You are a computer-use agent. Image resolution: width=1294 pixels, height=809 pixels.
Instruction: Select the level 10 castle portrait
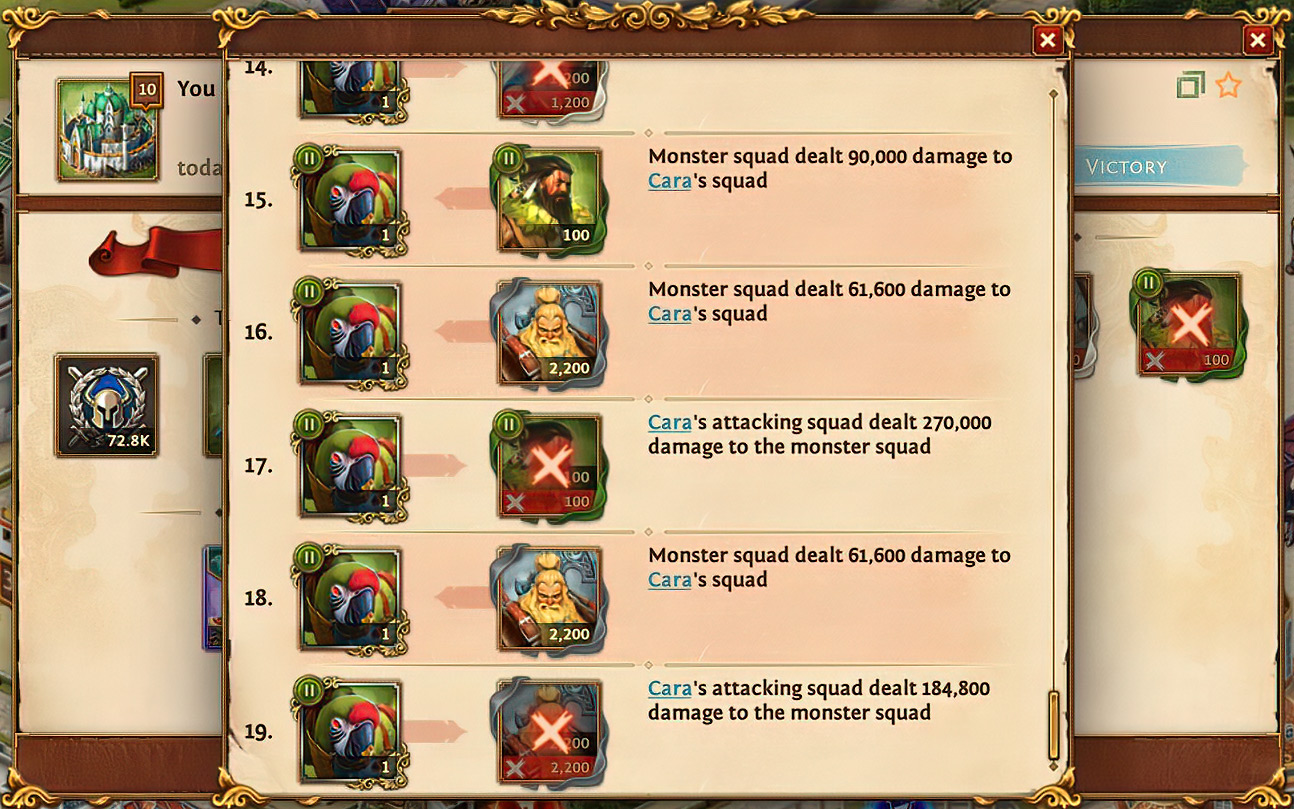click(x=108, y=130)
